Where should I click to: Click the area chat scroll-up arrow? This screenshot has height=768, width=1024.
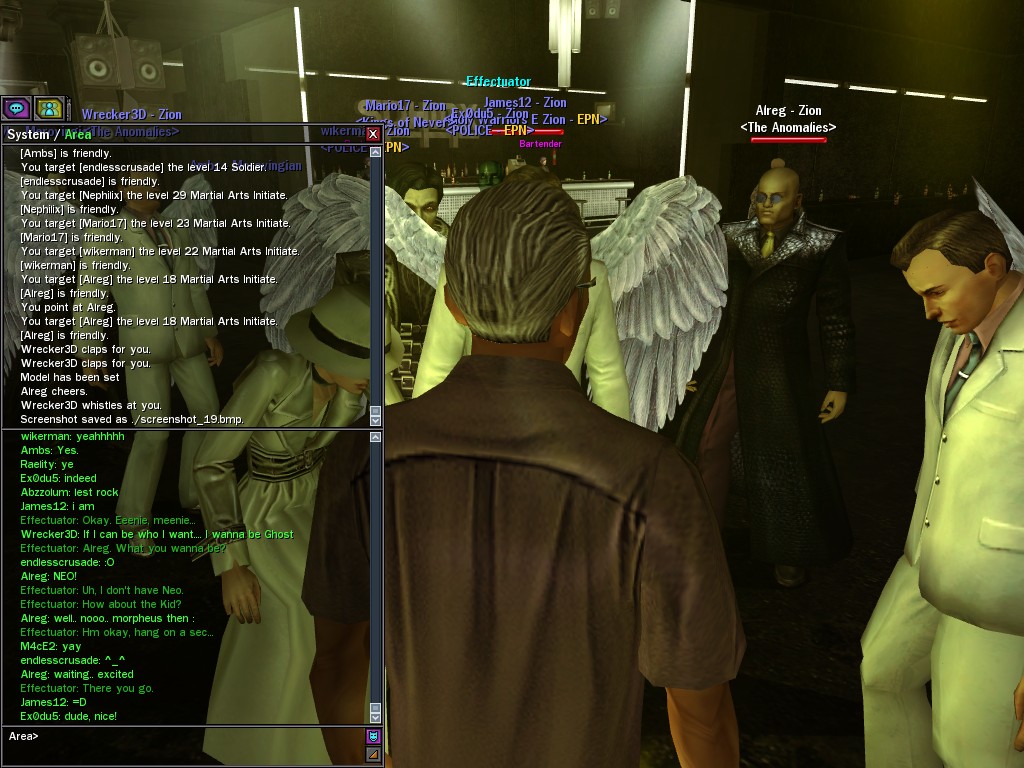376,437
